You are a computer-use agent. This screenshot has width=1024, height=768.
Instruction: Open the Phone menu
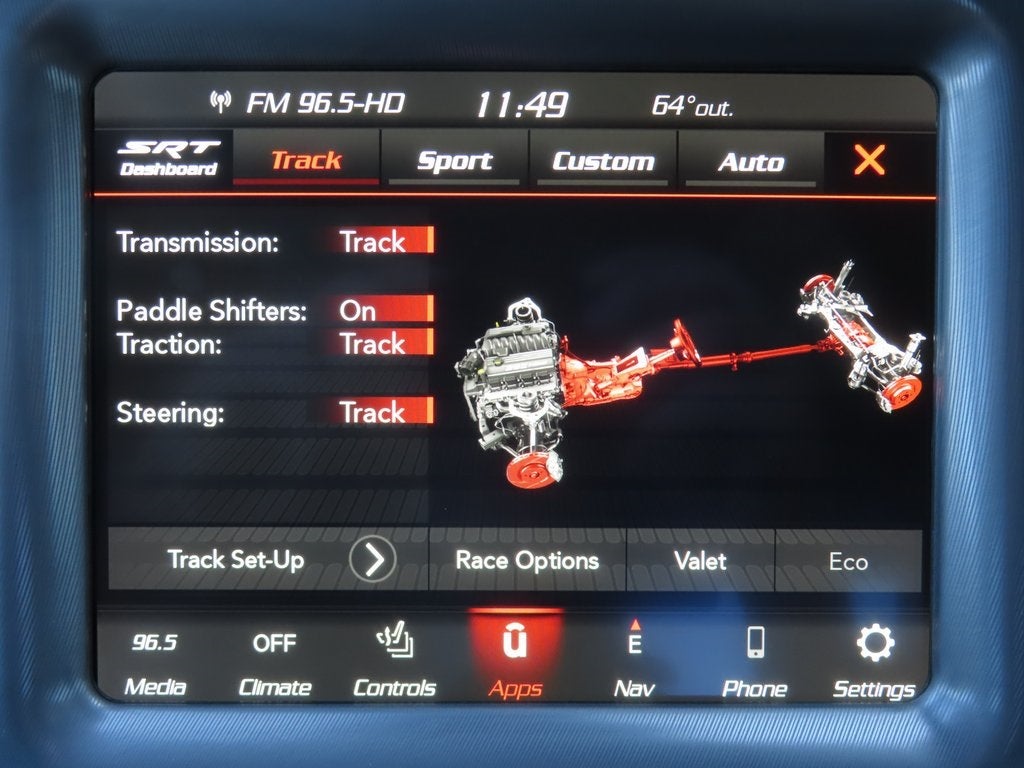click(x=755, y=663)
